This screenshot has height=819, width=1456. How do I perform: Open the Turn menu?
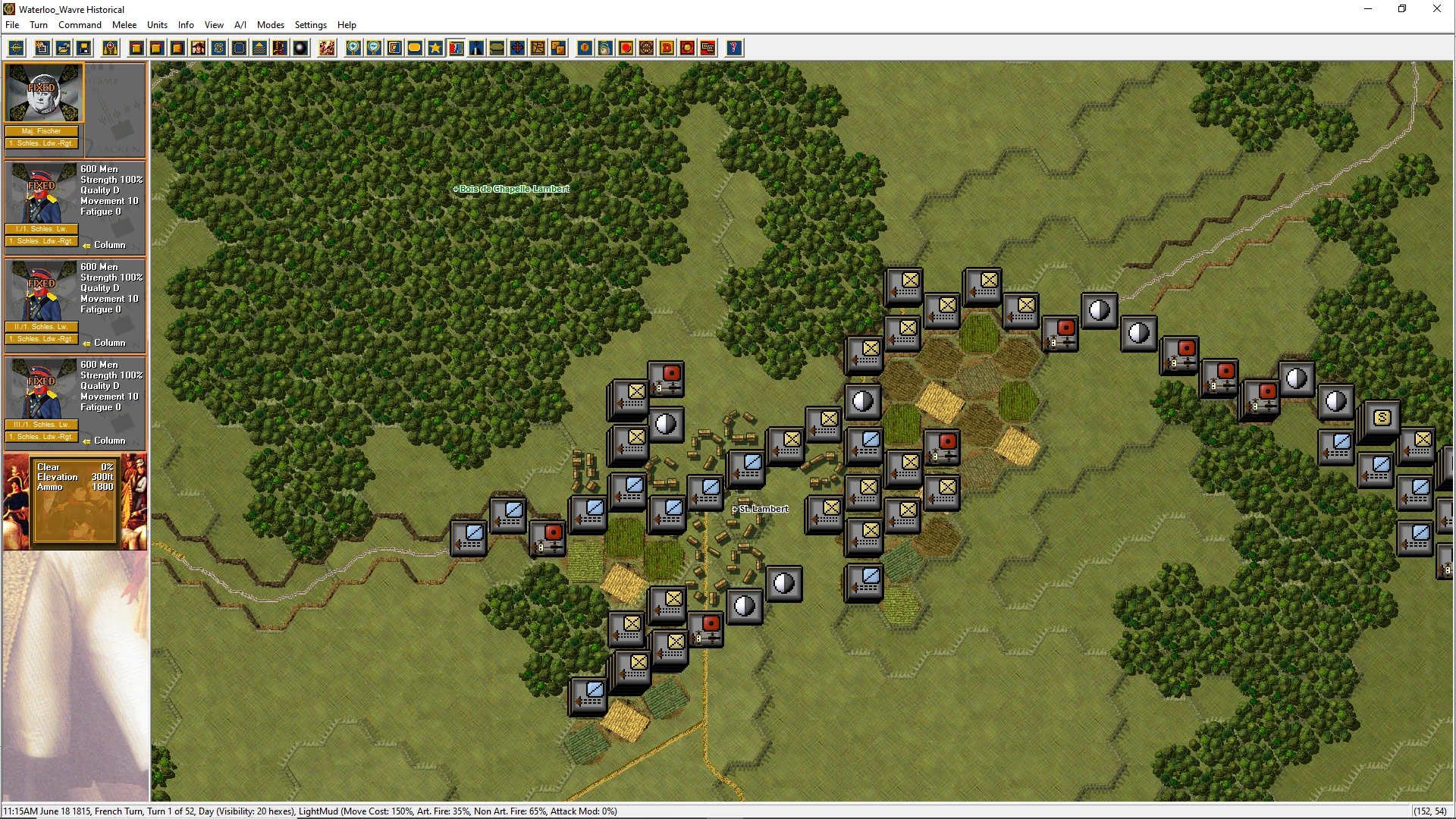click(39, 25)
